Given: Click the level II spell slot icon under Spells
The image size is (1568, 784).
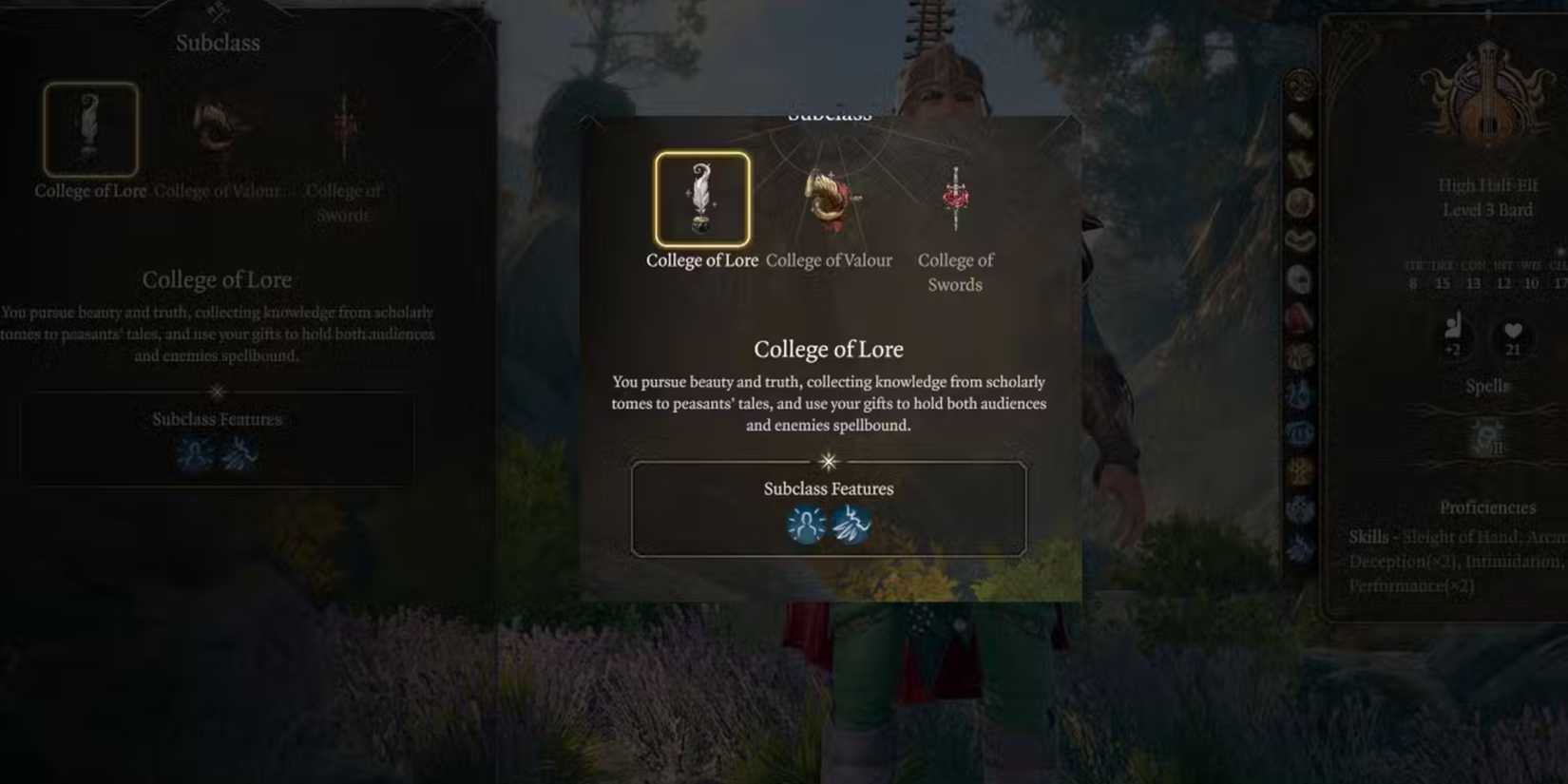Looking at the screenshot, I should pos(1486,435).
